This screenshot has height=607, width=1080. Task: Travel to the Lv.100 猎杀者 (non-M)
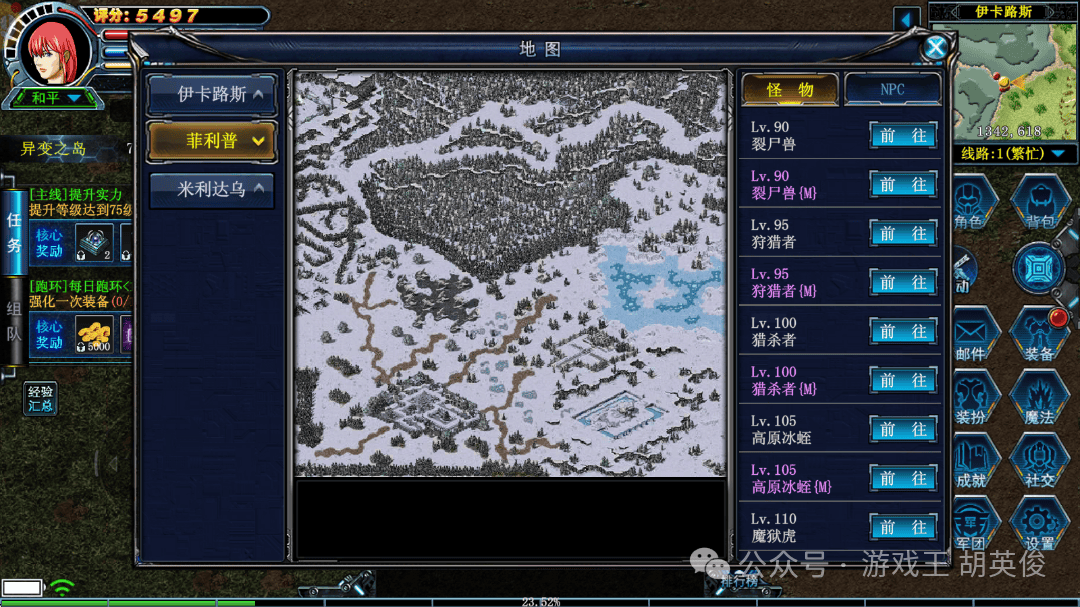903,332
